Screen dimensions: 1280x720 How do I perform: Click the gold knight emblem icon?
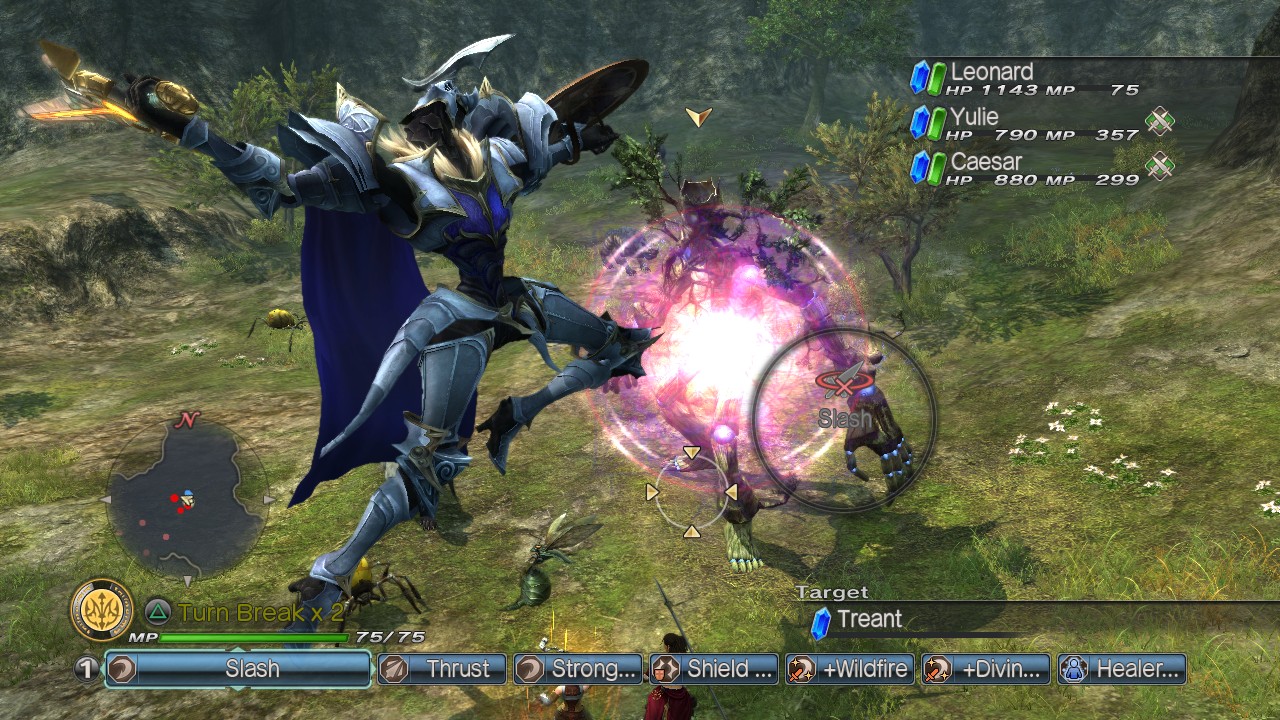click(x=101, y=610)
